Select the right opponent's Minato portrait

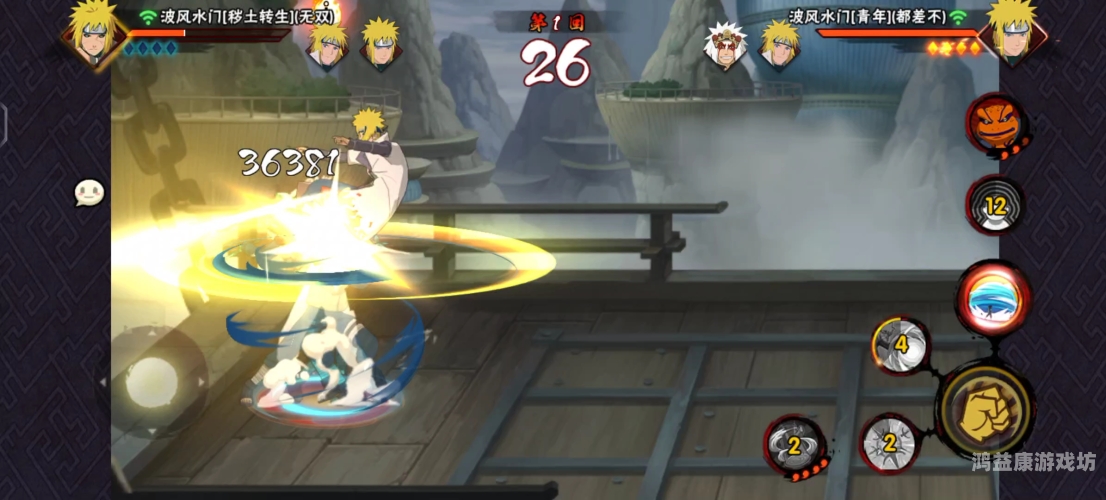pyautogui.click(x=1012, y=32)
